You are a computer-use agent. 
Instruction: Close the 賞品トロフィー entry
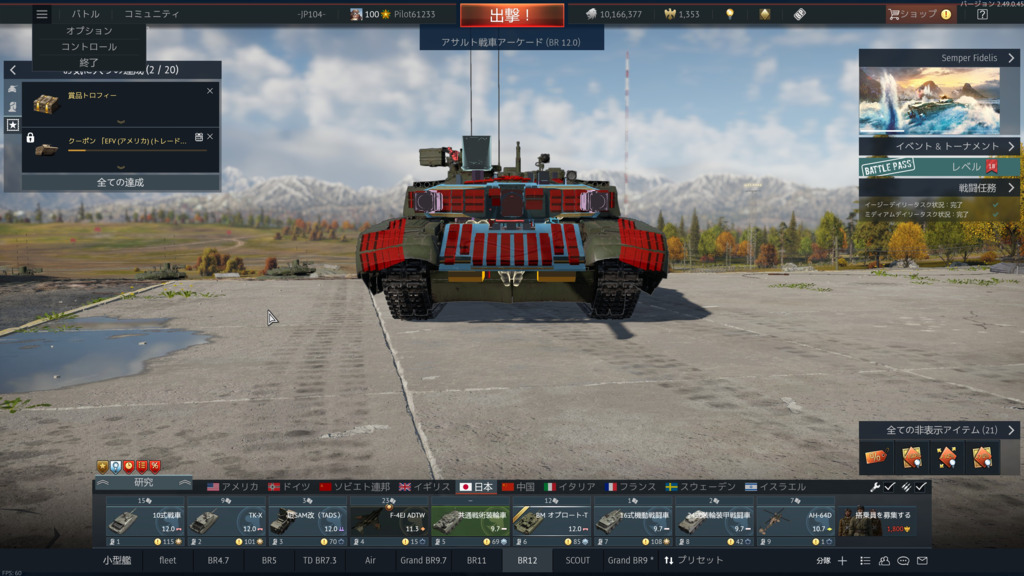210,91
